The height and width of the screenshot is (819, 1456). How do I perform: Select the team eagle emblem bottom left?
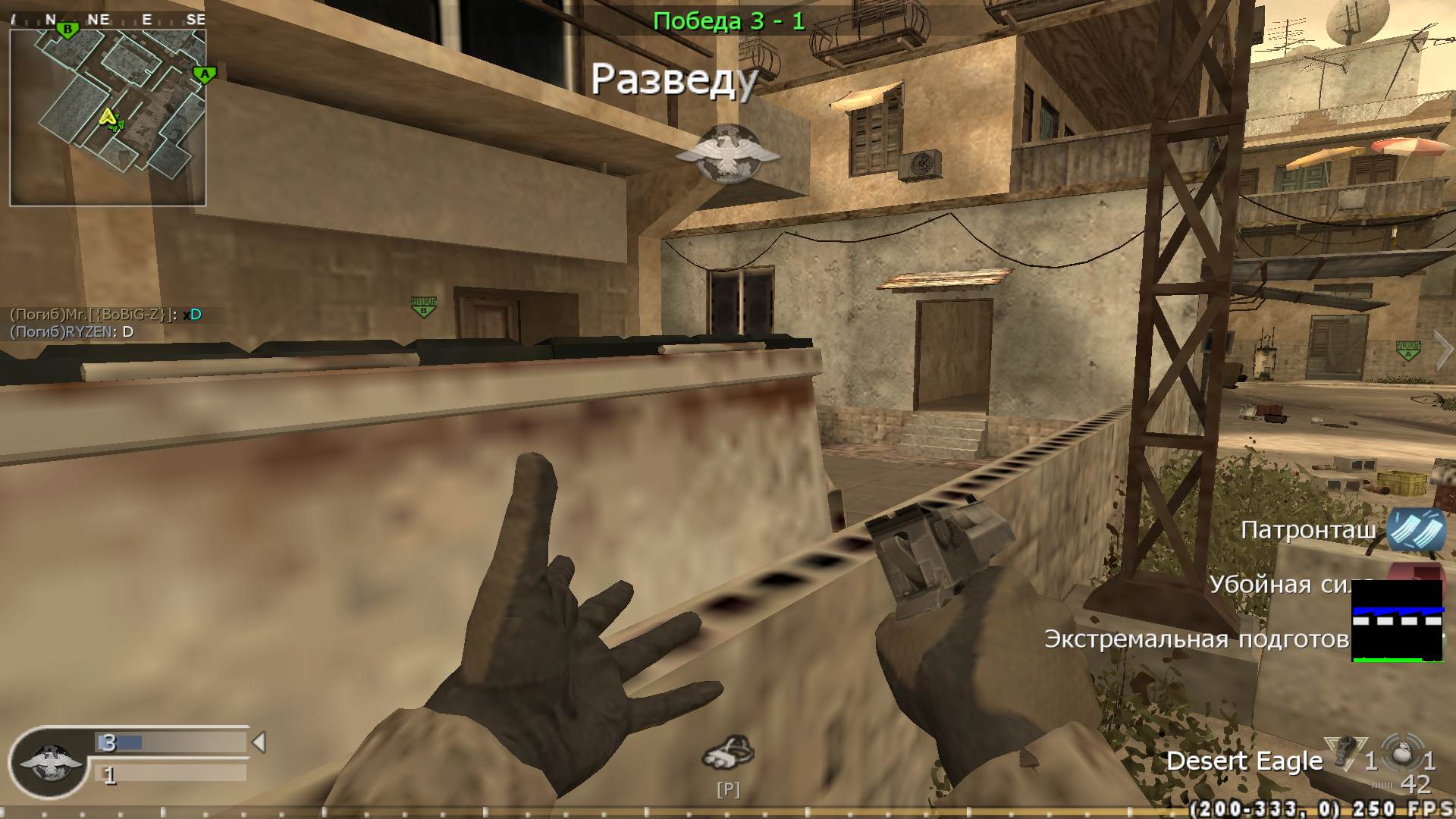coord(49,760)
